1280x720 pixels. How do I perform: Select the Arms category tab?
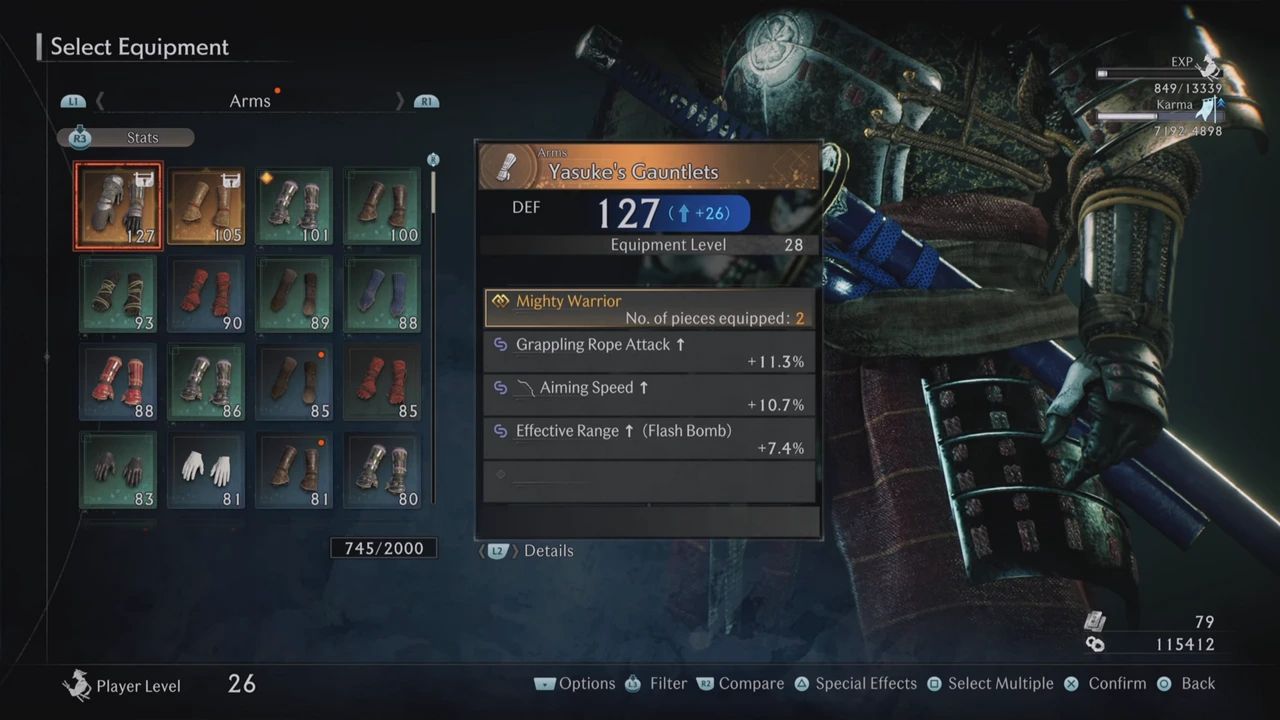[250, 100]
